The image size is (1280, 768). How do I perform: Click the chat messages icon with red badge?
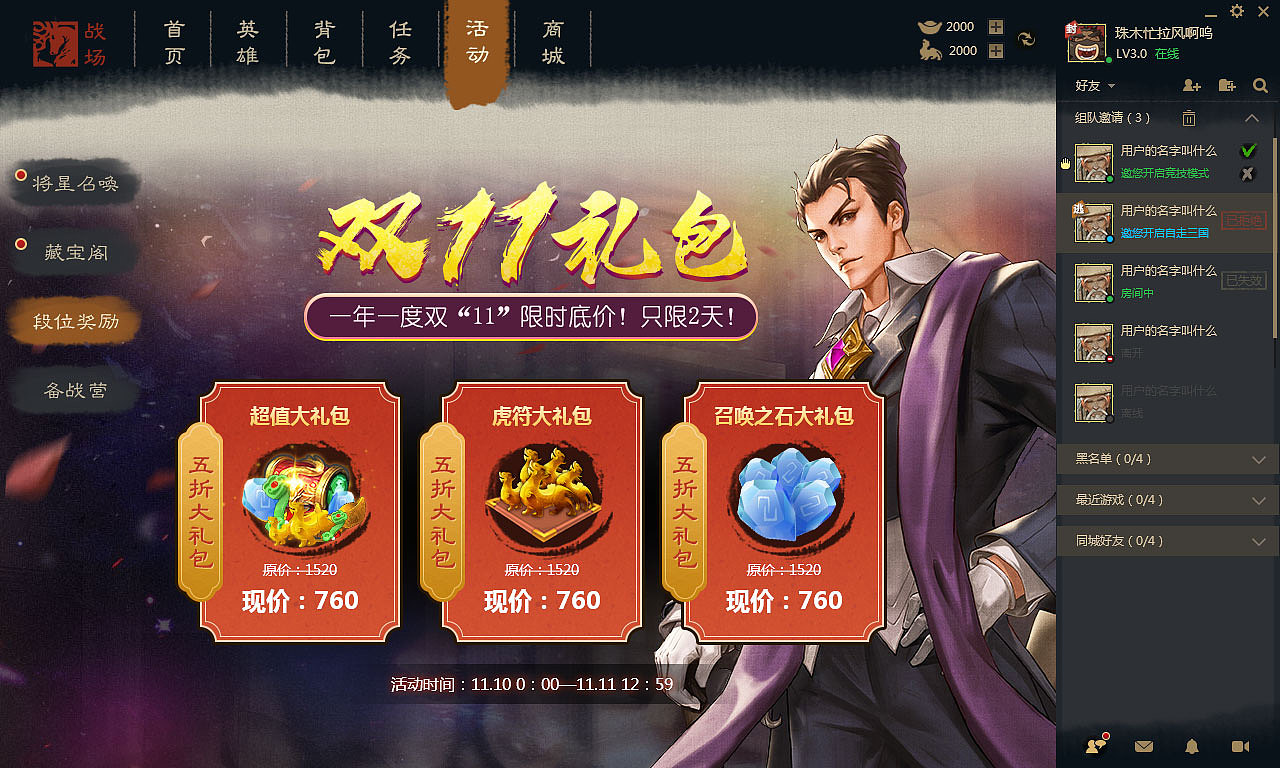tap(1093, 746)
